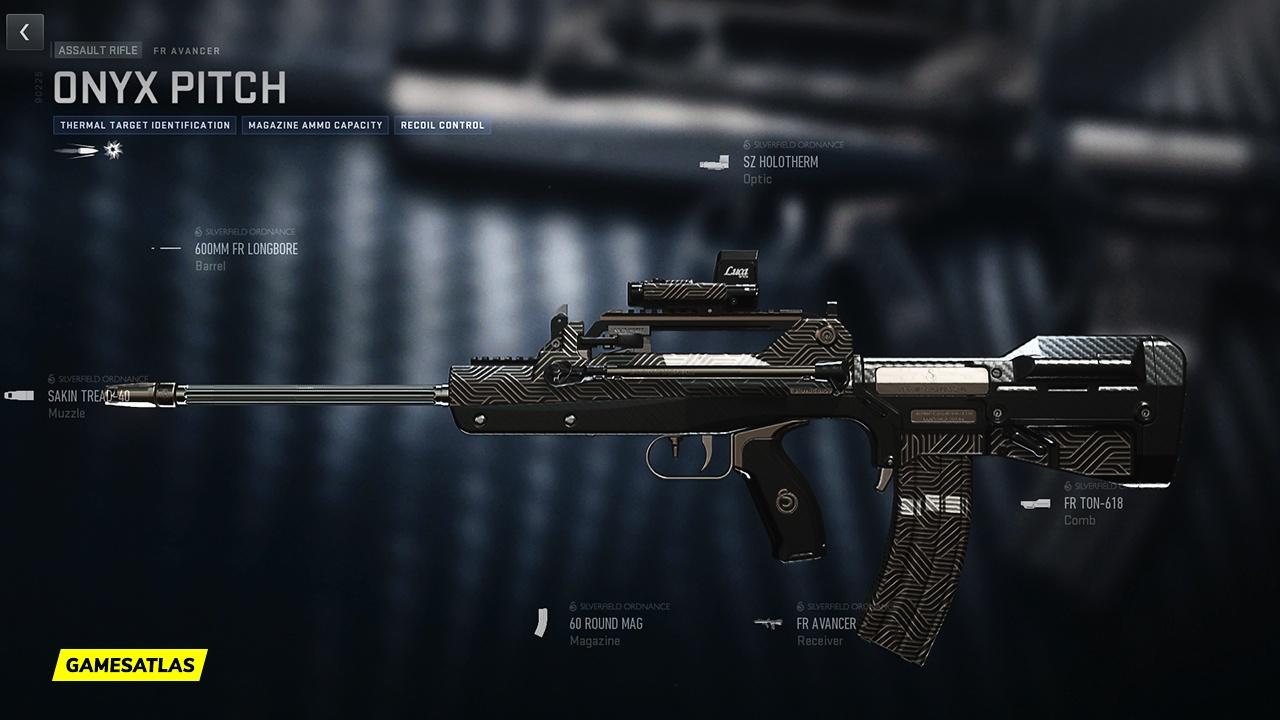The image size is (1280, 720).
Task: Choose the 600MM FR Longbore barrel slot
Action: 246,249
